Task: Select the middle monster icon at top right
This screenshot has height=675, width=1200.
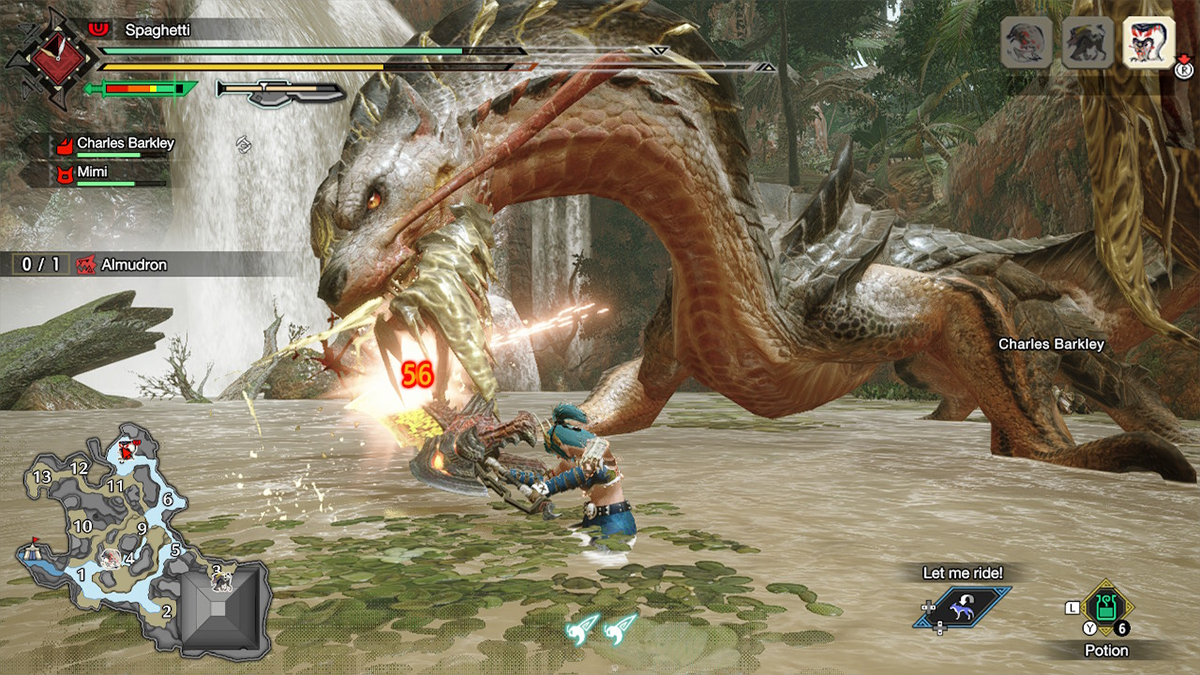Action: (x=1087, y=44)
